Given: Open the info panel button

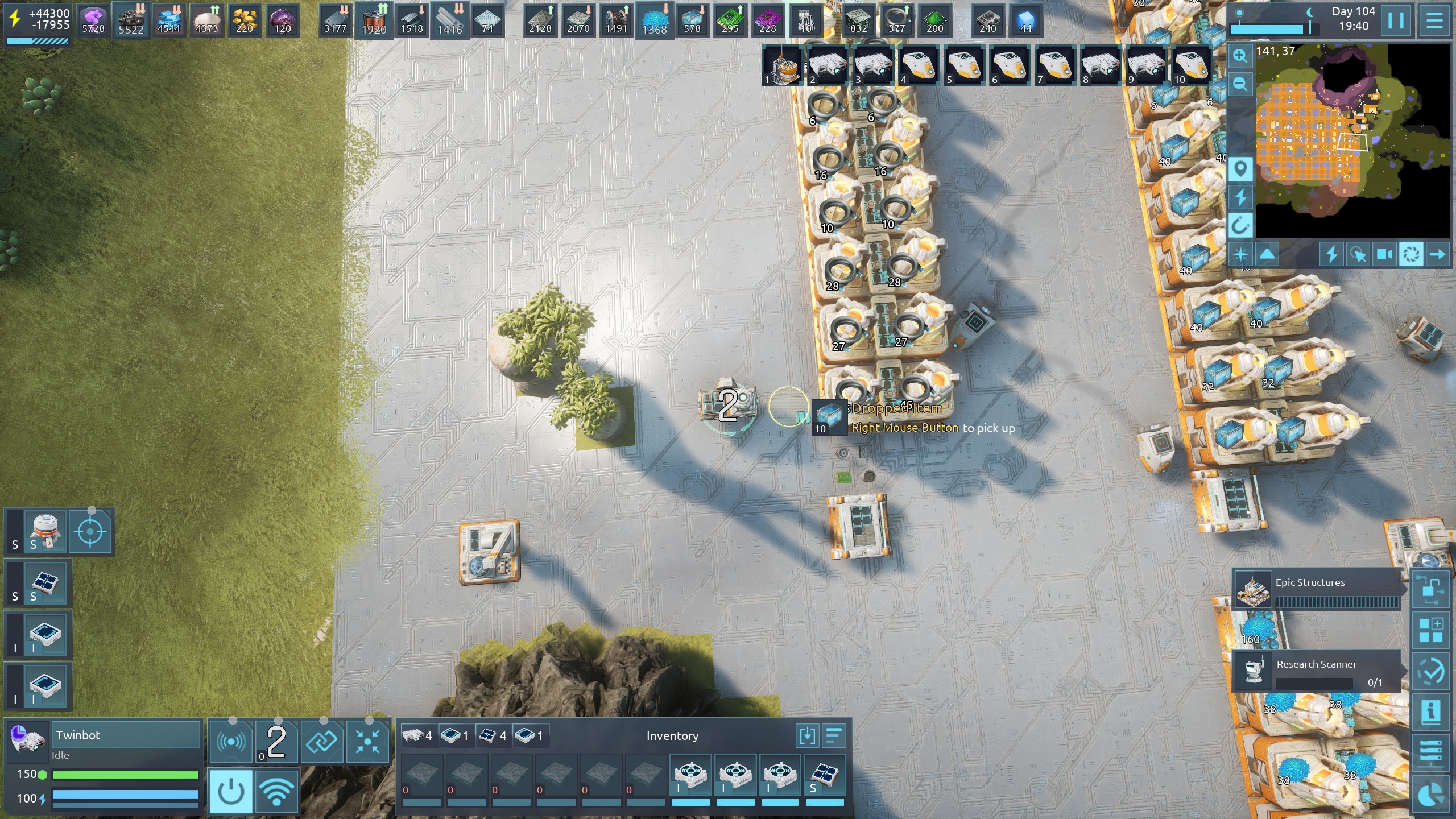Looking at the screenshot, I should 1431,711.
